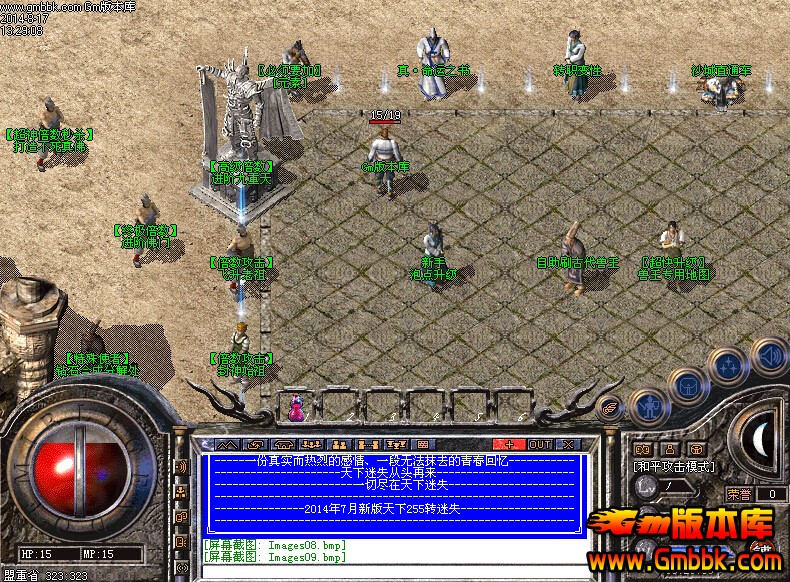Click the small person icon above attack mode
Viewport: 790px width, 582px height.
[668, 449]
